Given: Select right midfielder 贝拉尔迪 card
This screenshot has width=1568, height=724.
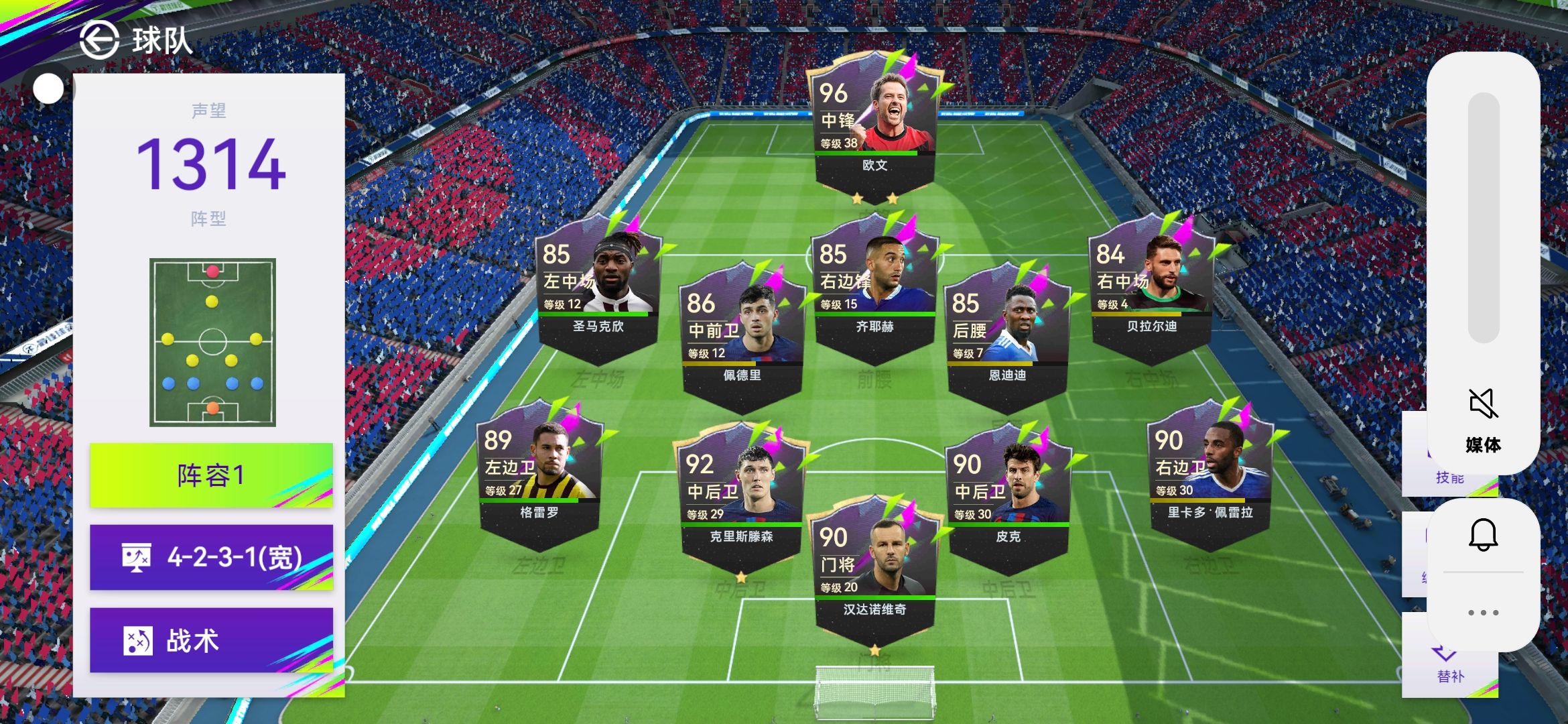Looking at the screenshot, I should (1151, 288).
